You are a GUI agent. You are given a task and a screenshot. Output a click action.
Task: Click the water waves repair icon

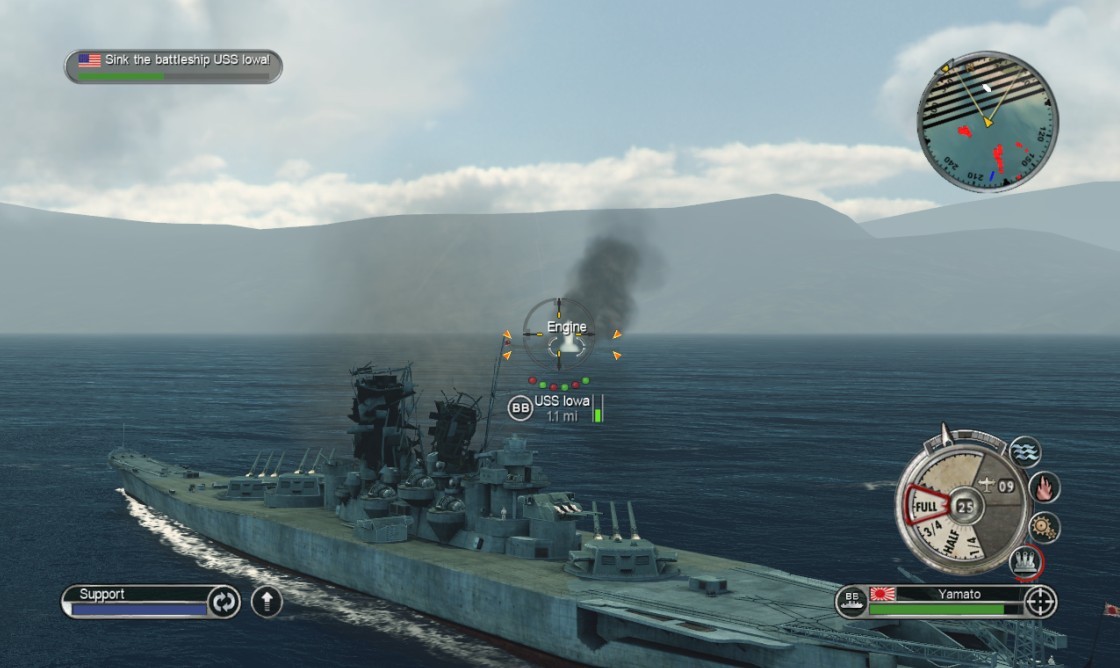(1025, 452)
